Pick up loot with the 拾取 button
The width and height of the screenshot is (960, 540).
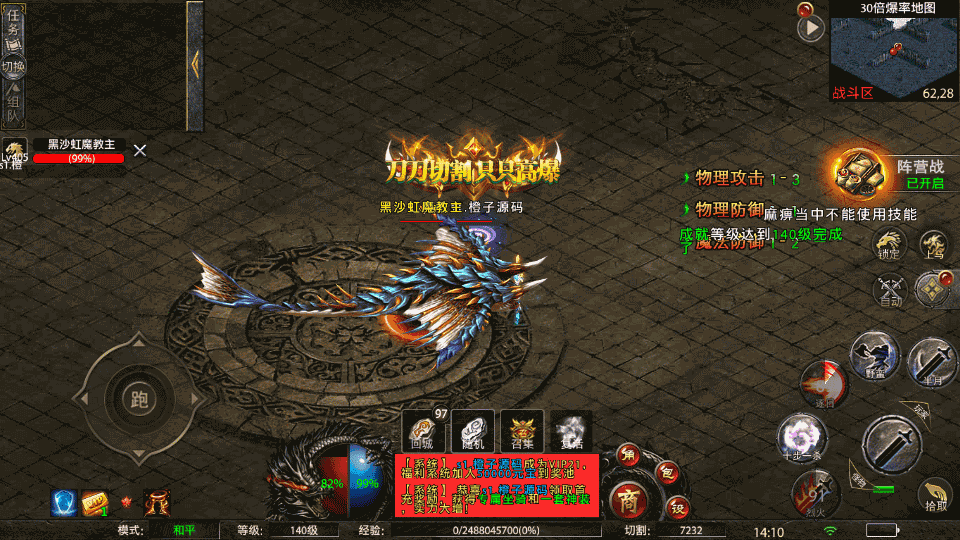[935, 494]
